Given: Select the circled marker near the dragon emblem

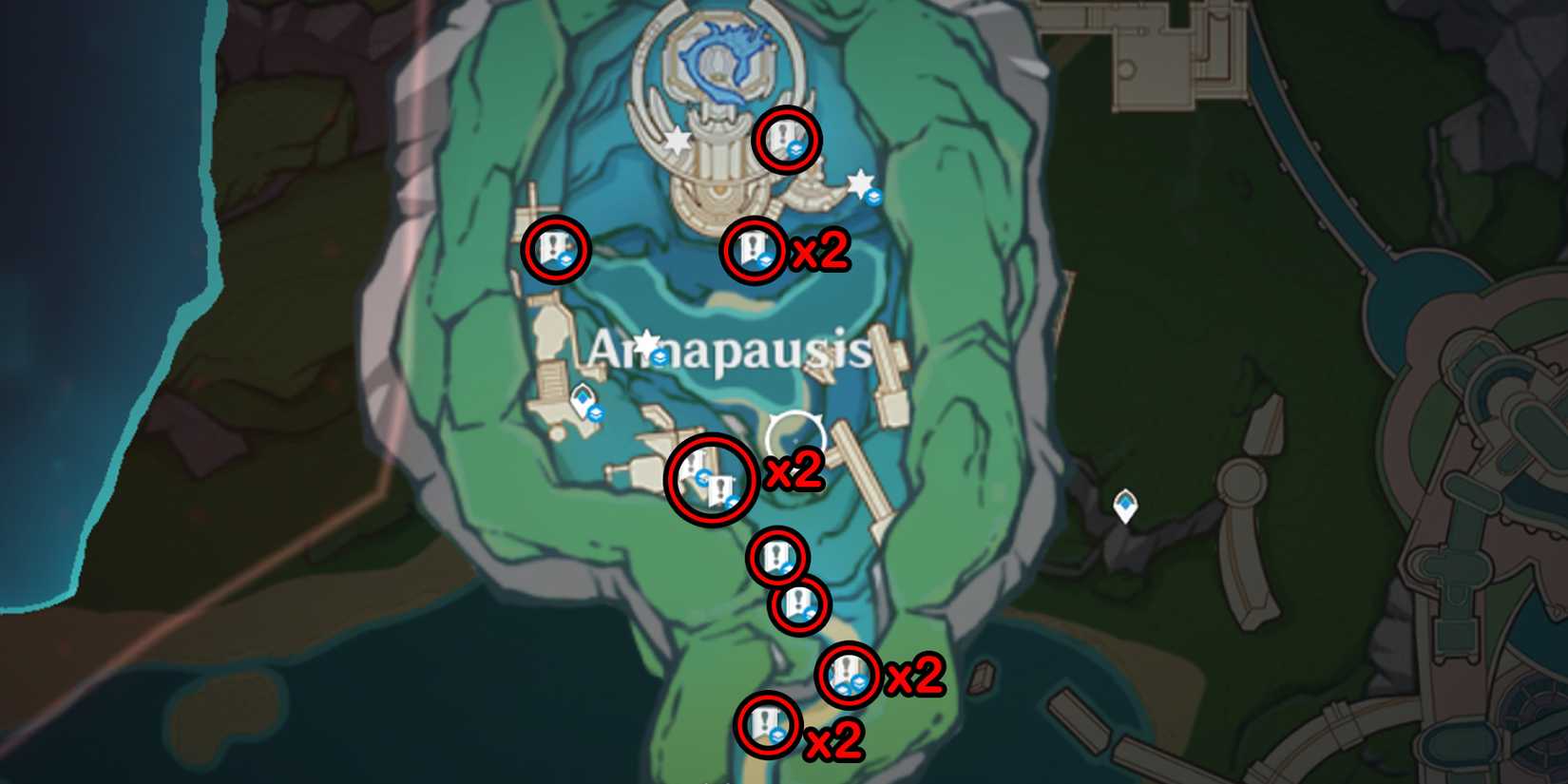Looking at the screenshot, I should (785, 143).
